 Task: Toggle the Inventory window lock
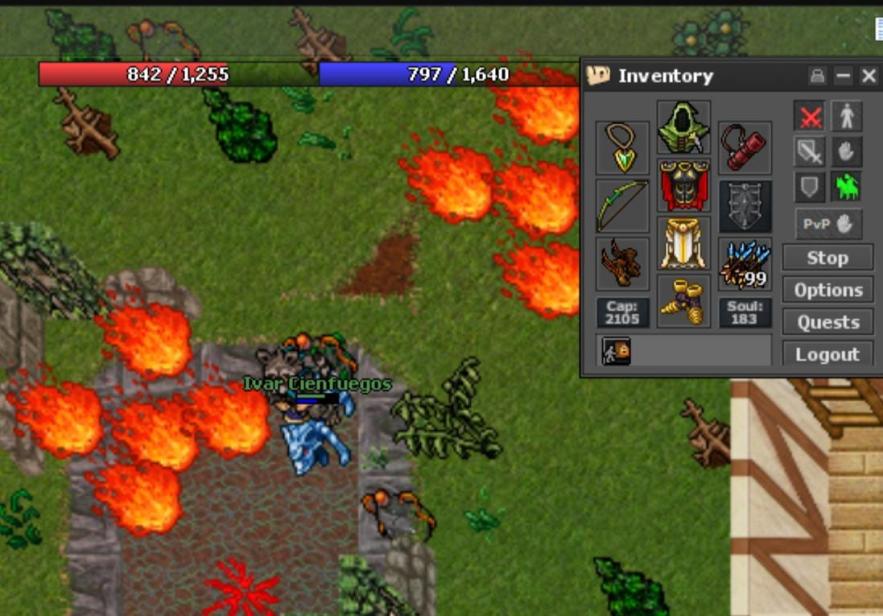coord(818,76)
